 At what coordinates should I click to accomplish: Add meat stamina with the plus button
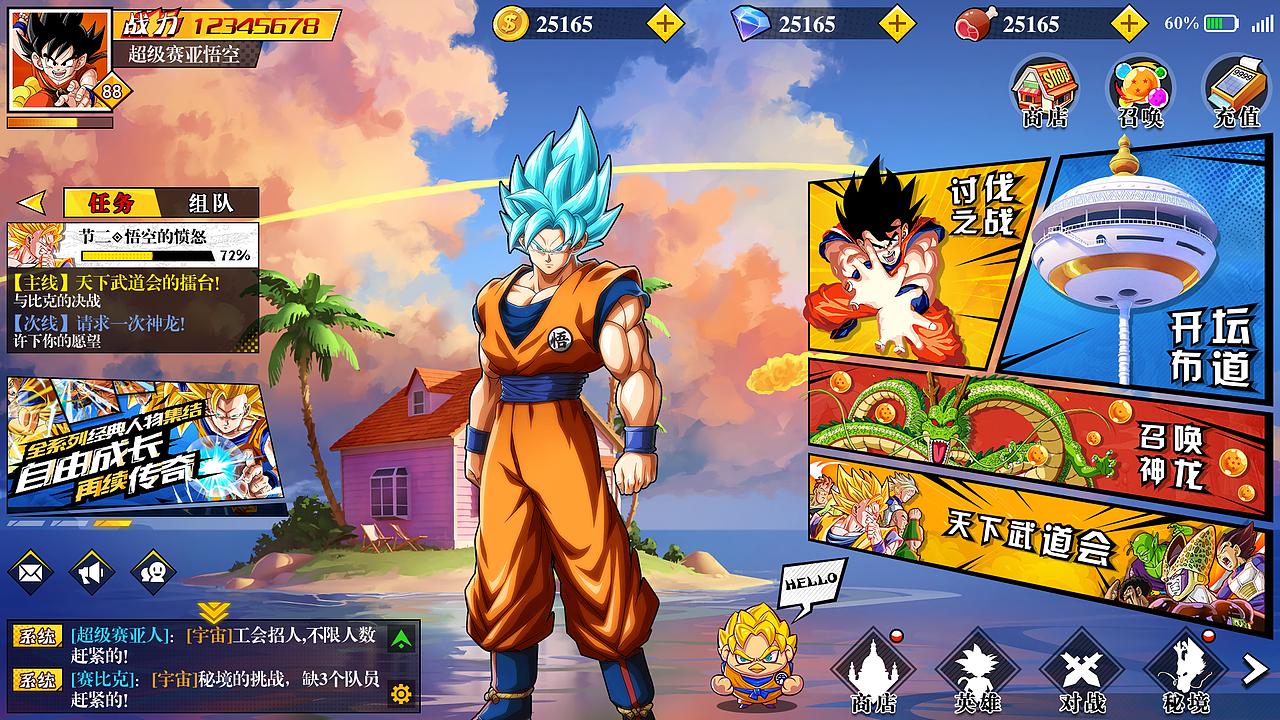tap(1129, 23)
